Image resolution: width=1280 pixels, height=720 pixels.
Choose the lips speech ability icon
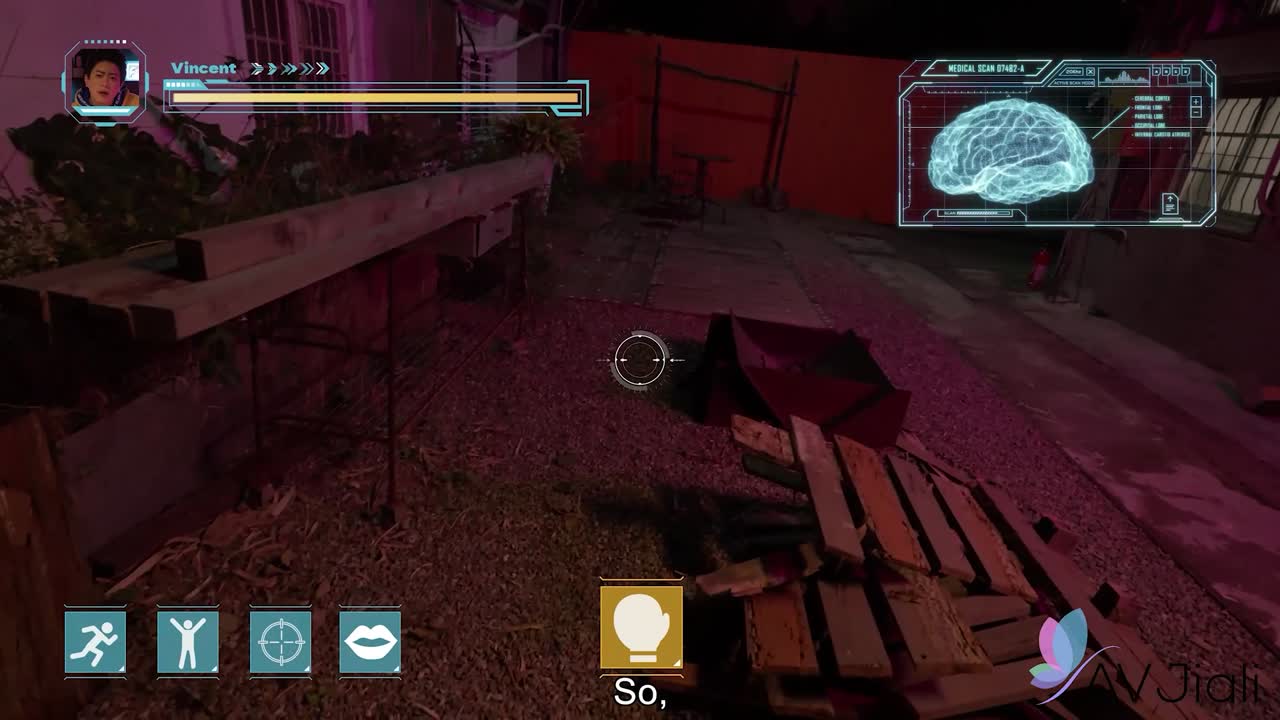coord(370,641)
